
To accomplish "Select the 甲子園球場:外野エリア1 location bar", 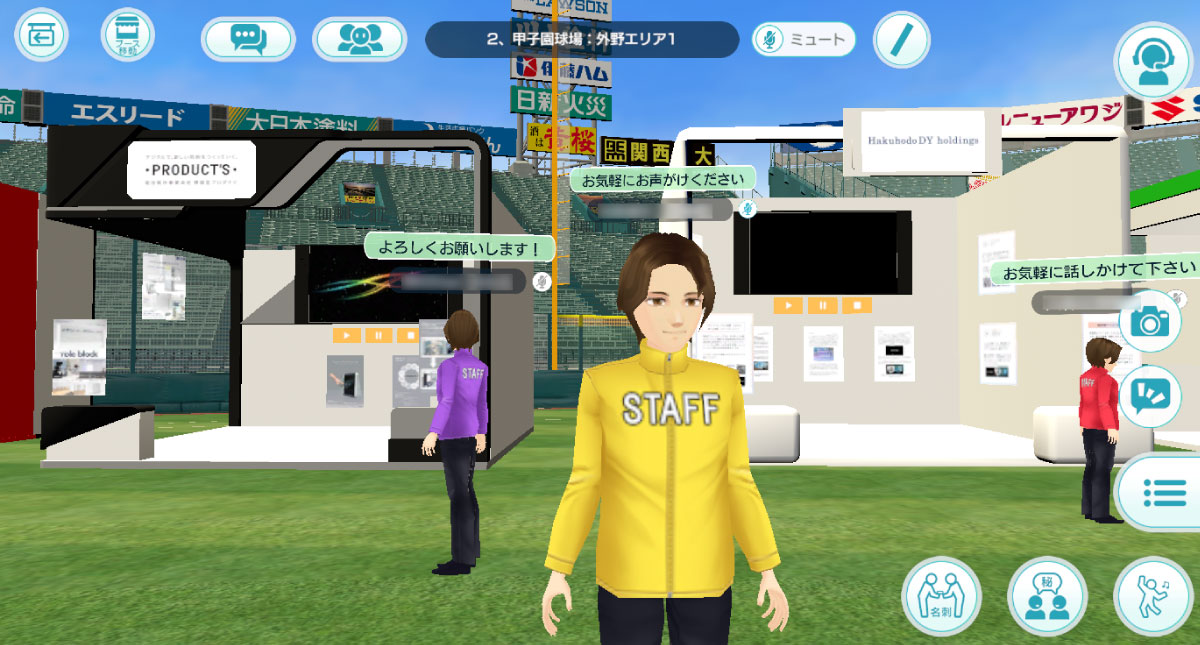I will coord(581,40).
